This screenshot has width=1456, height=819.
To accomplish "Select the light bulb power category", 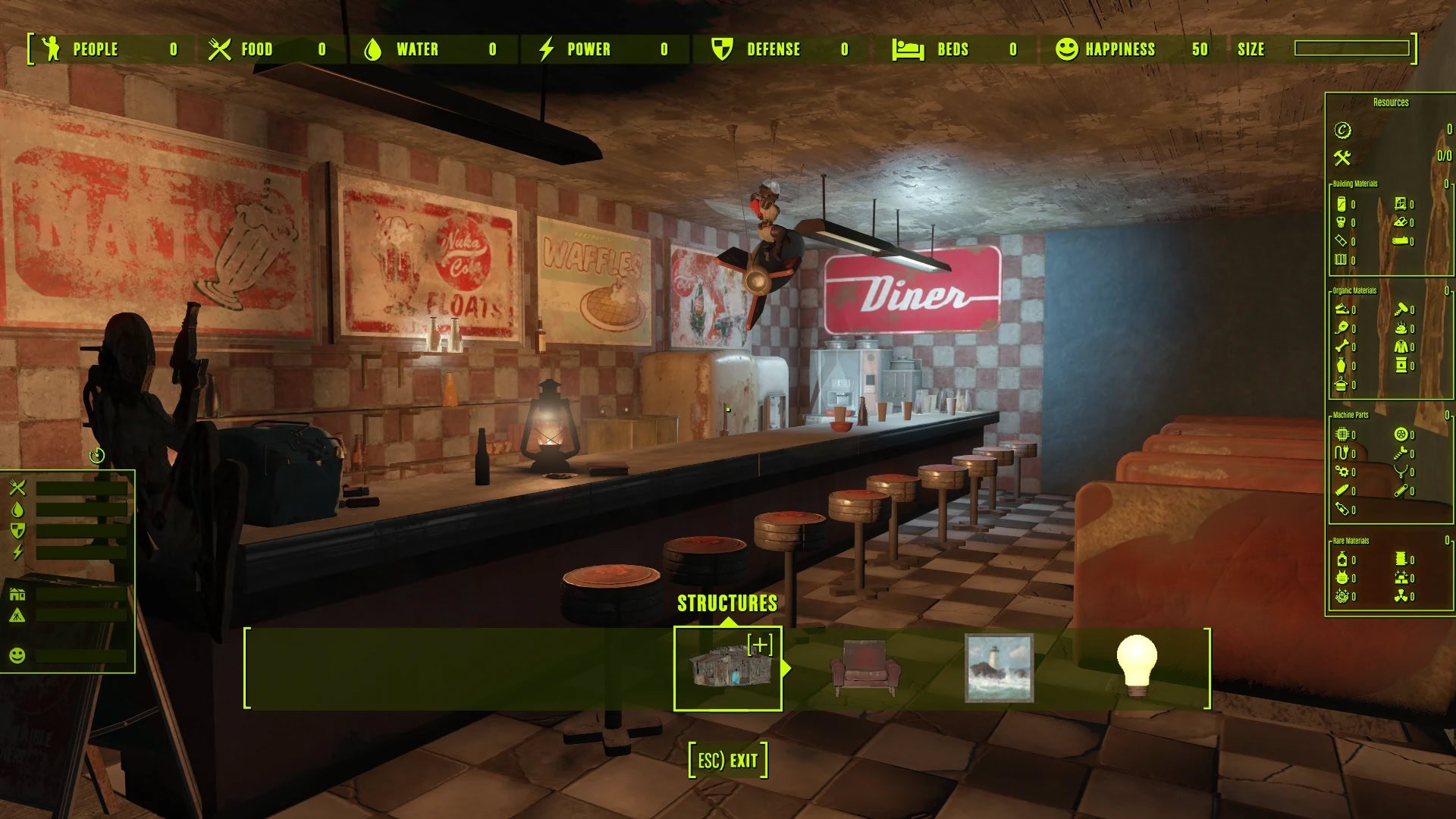I will click(x=1136, y=667).
